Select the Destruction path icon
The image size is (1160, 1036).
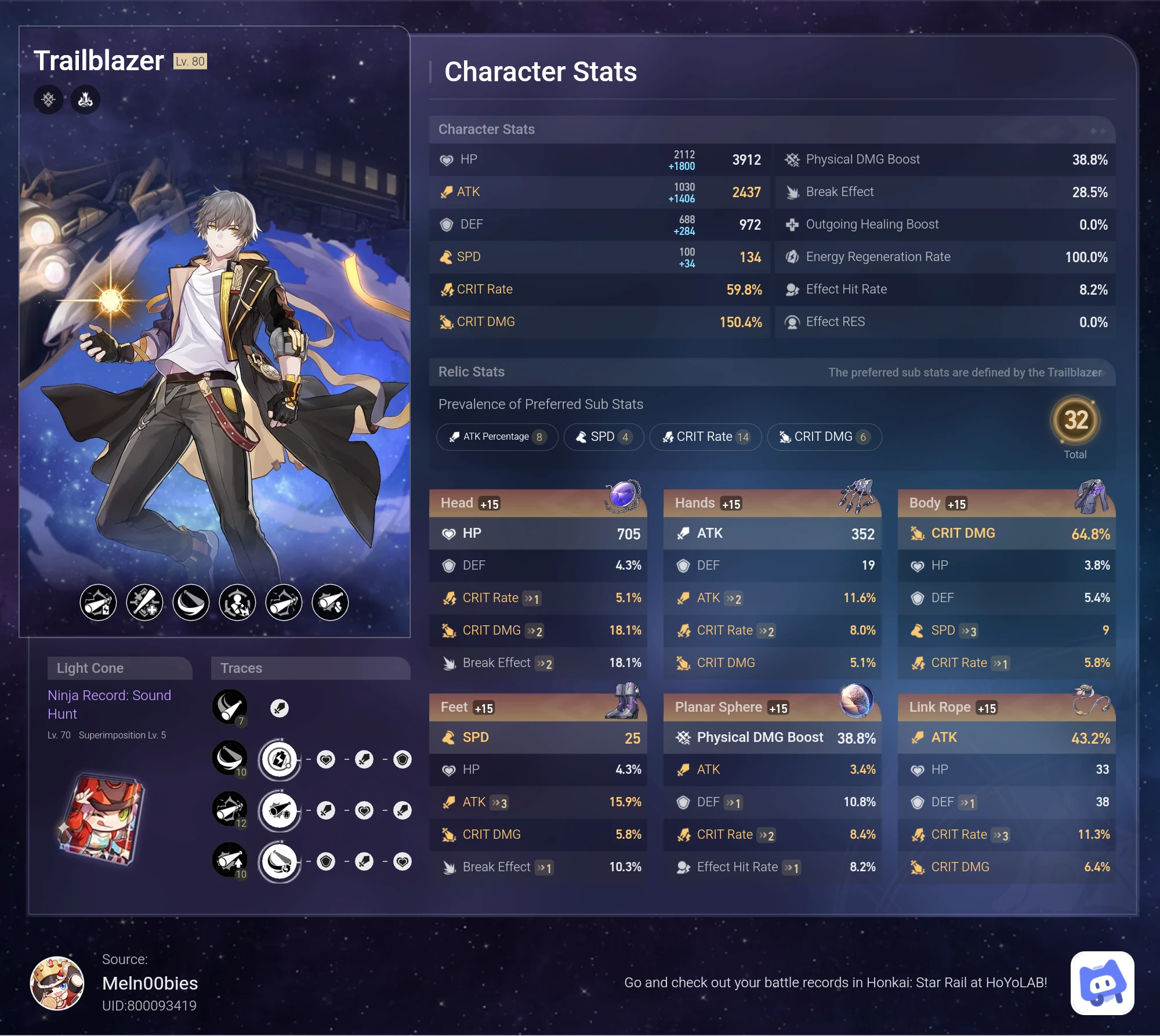85,99
